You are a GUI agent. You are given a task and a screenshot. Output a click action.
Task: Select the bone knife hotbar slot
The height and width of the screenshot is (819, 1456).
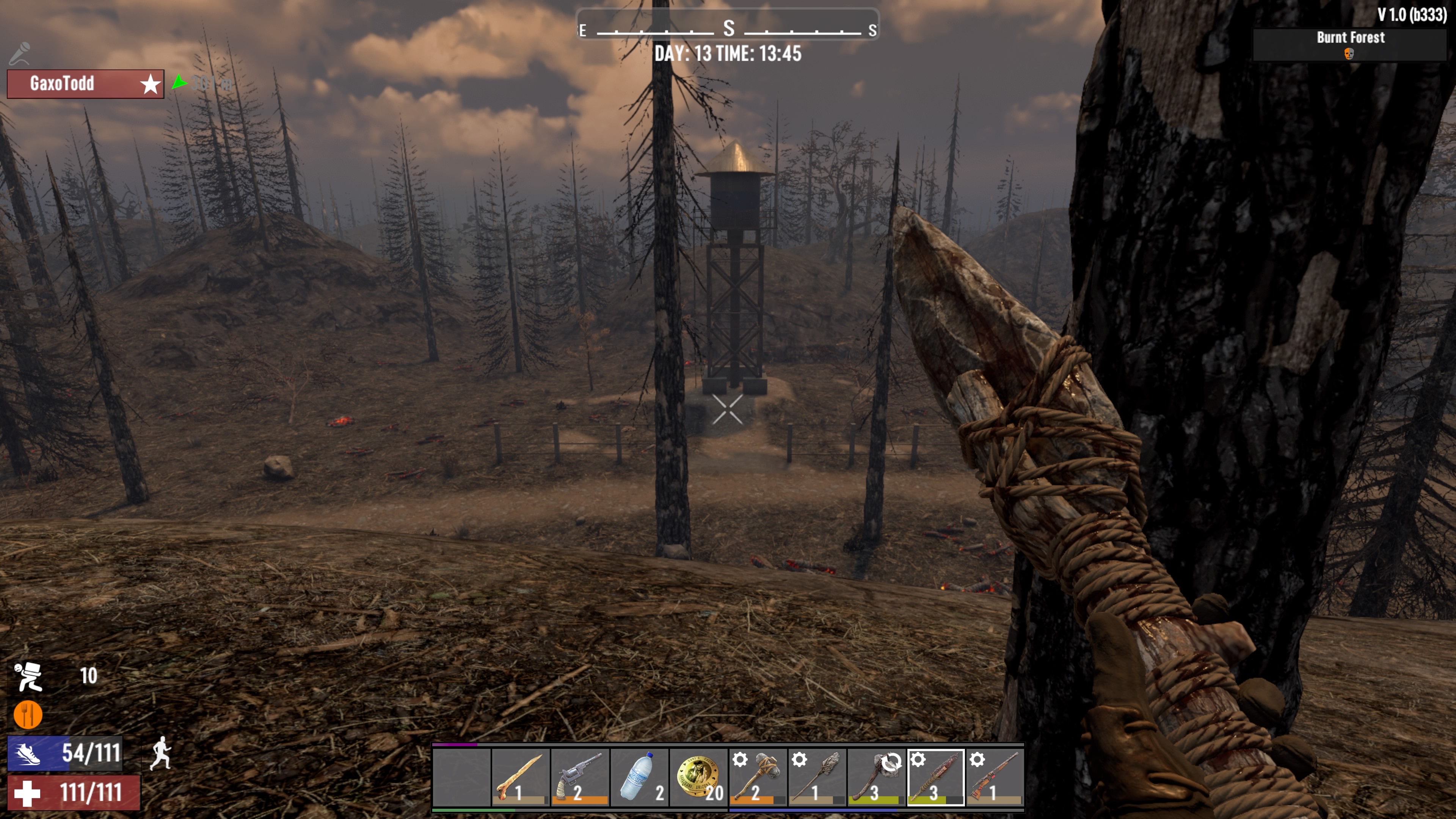click(520, 777)
